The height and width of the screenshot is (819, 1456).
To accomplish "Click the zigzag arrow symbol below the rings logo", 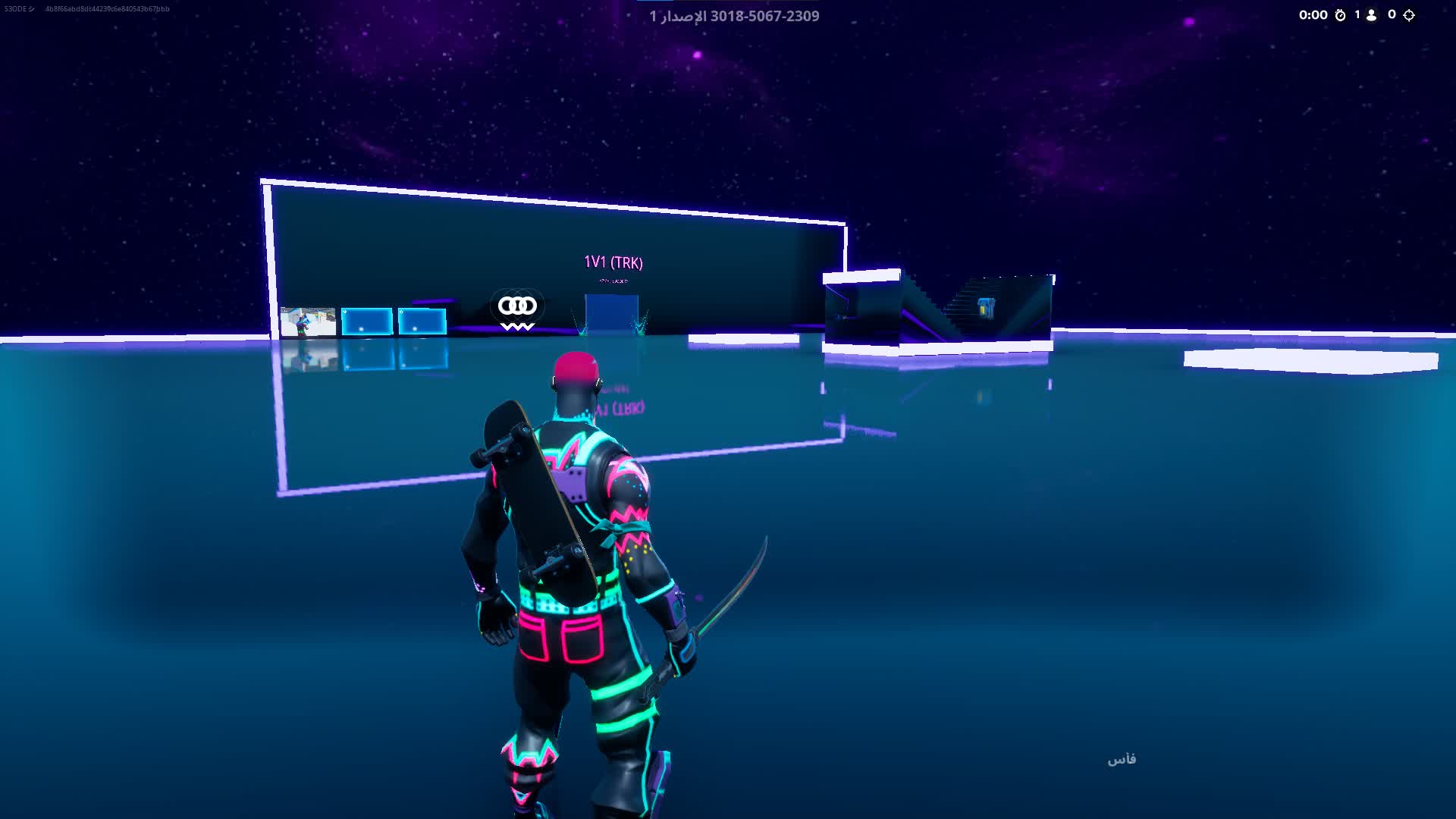I will pyautogui.click(x=516, y=327).
